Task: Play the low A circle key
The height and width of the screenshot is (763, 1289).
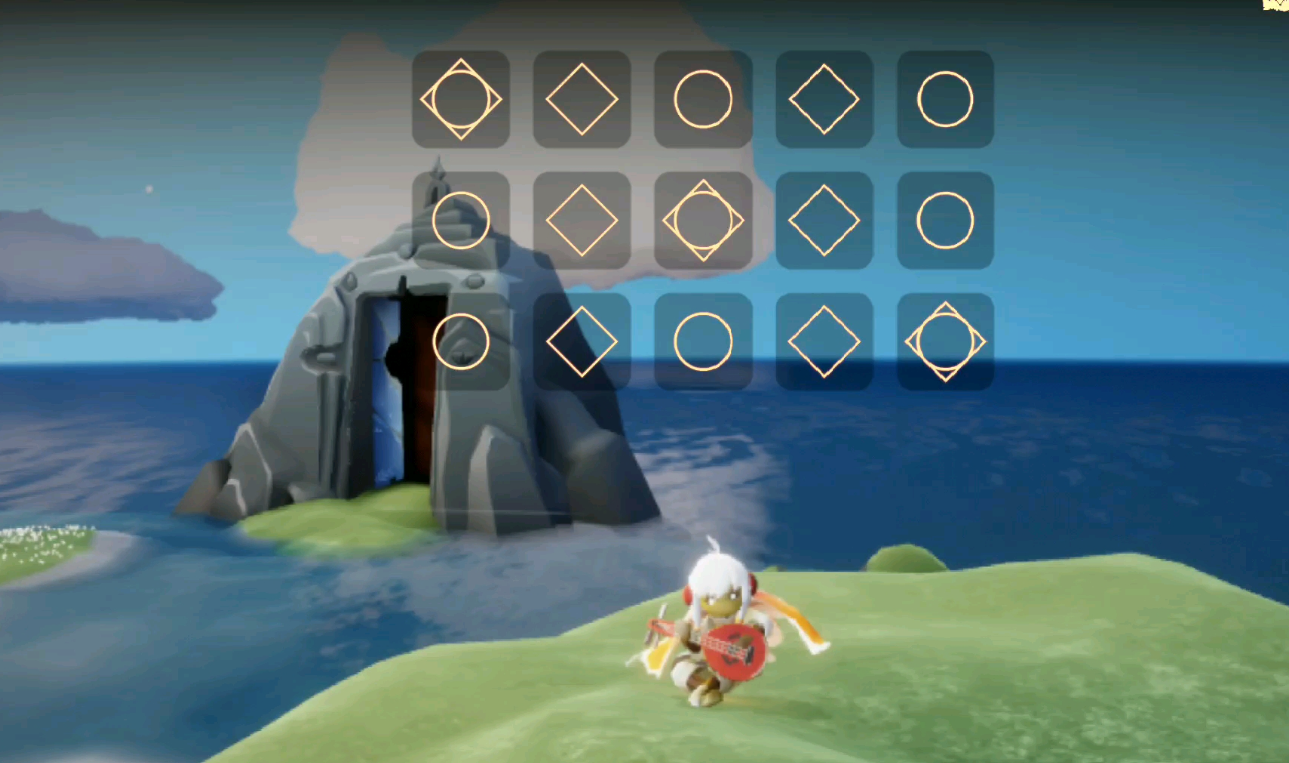Action: pos(461,221)
